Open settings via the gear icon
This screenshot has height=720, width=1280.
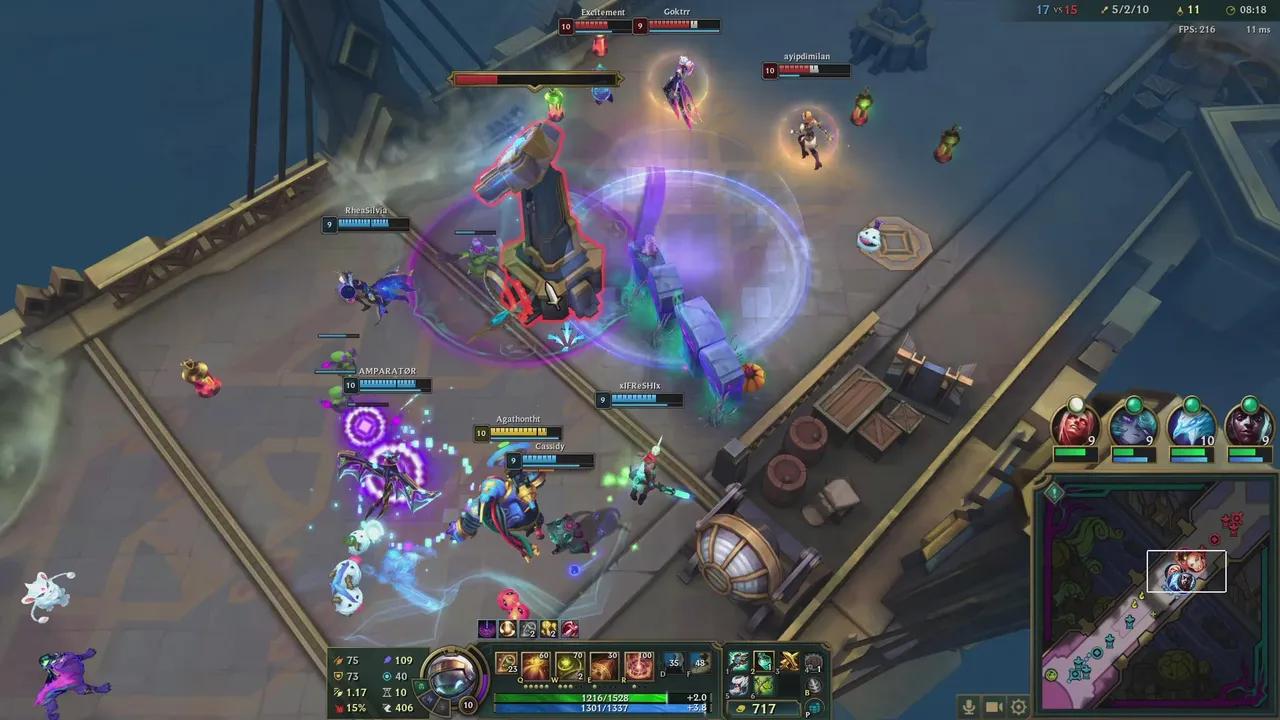click(1018, 707)
